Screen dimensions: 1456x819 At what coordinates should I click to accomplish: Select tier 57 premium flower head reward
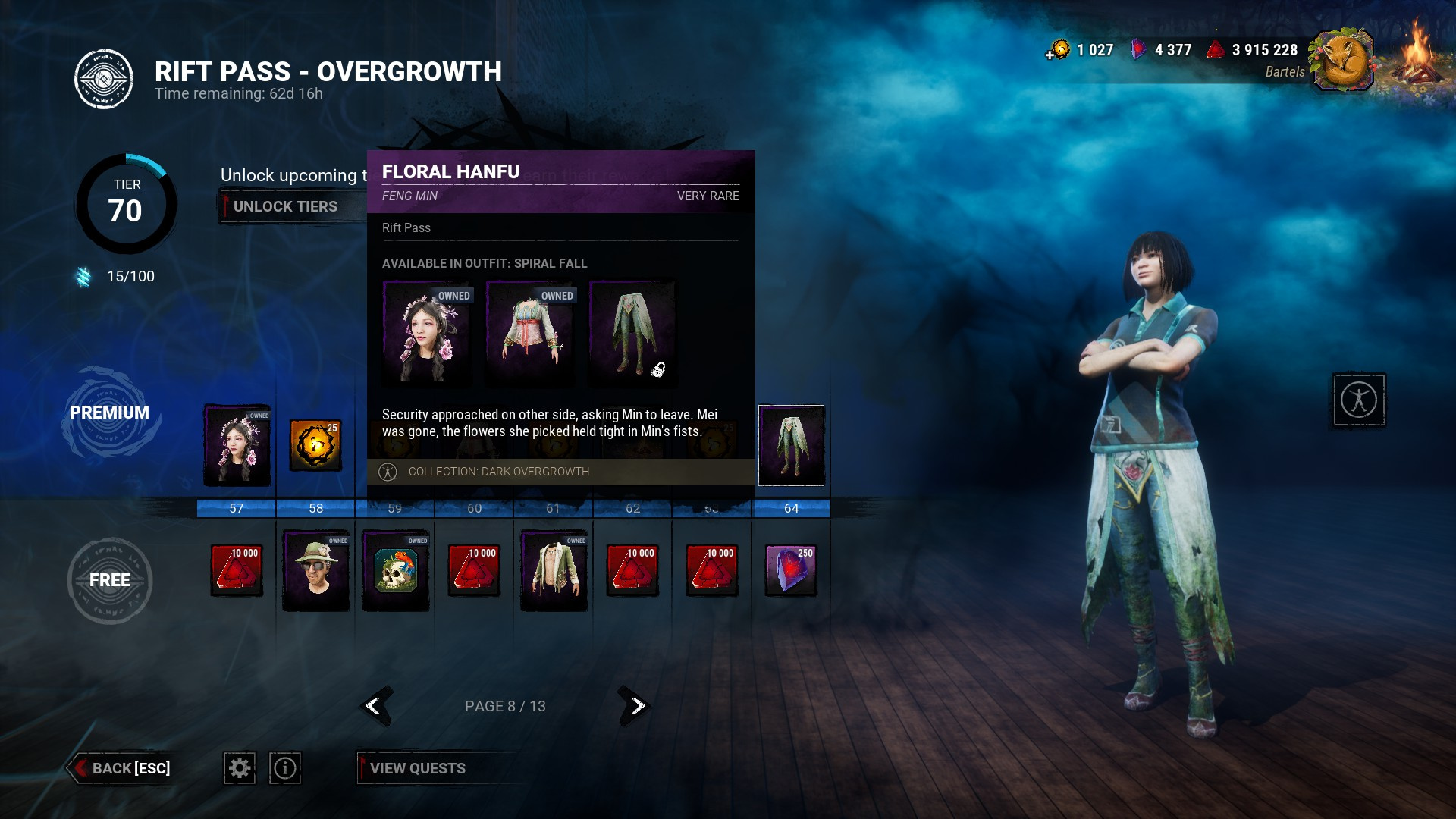[x=237, y=445]
